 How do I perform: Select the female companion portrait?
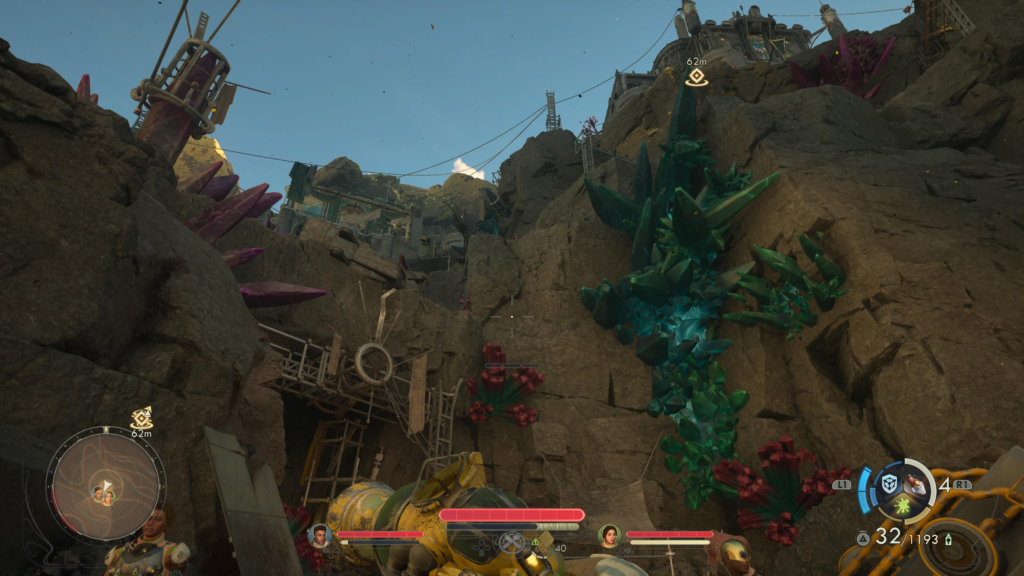coord(608,535)
